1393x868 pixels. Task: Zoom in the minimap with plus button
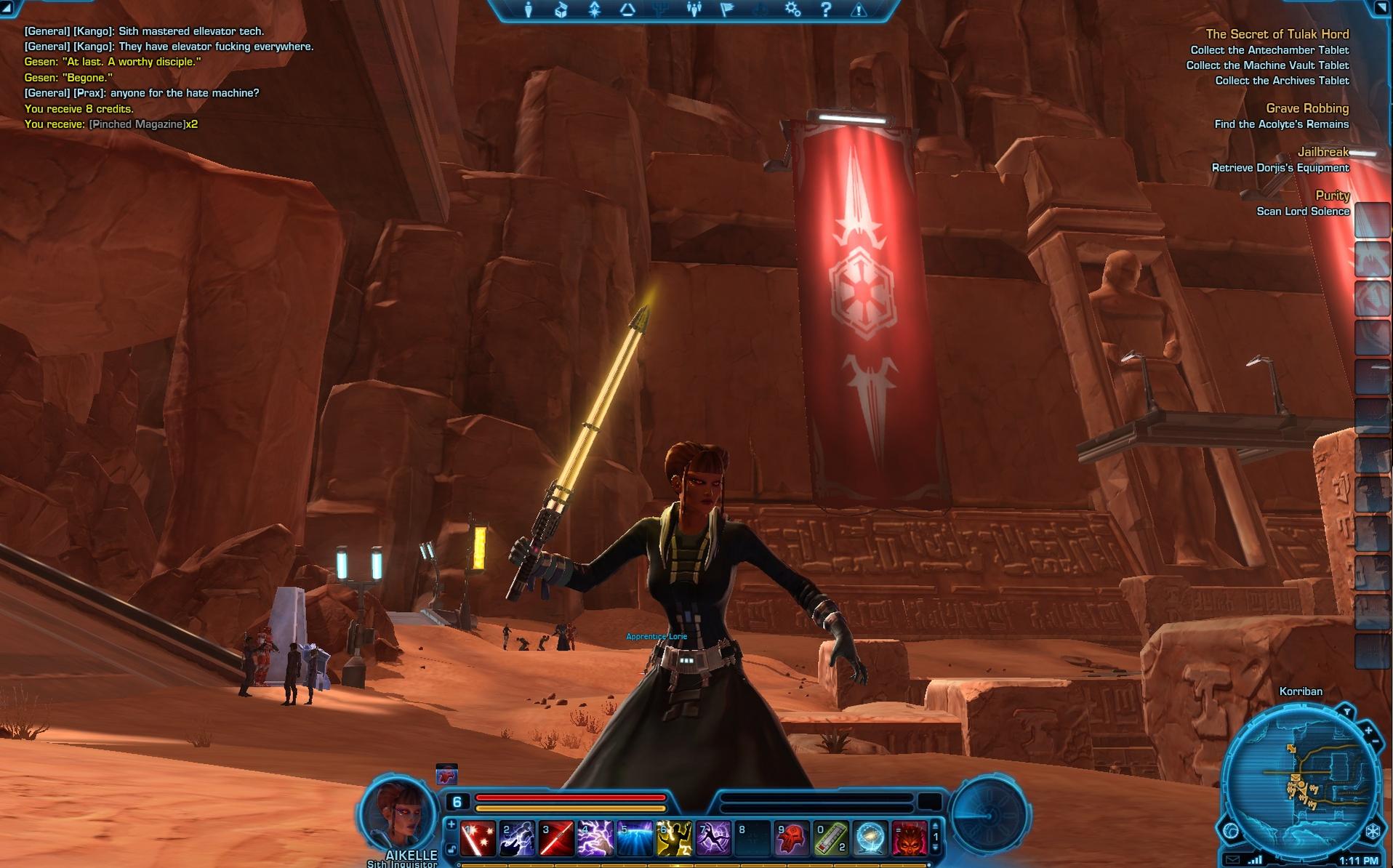click(1368, 730)
